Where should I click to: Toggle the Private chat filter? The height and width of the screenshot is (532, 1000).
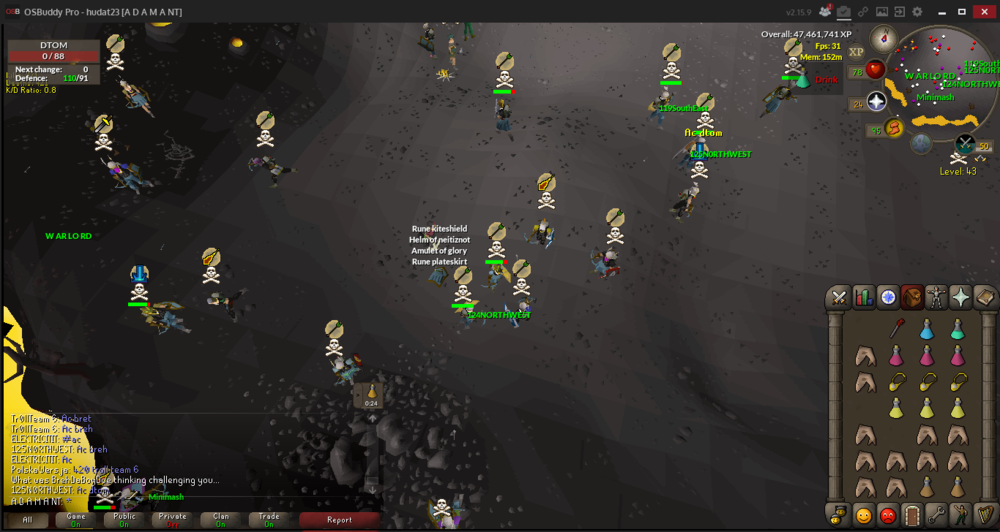pyautogui.click(x=171, y=520)
